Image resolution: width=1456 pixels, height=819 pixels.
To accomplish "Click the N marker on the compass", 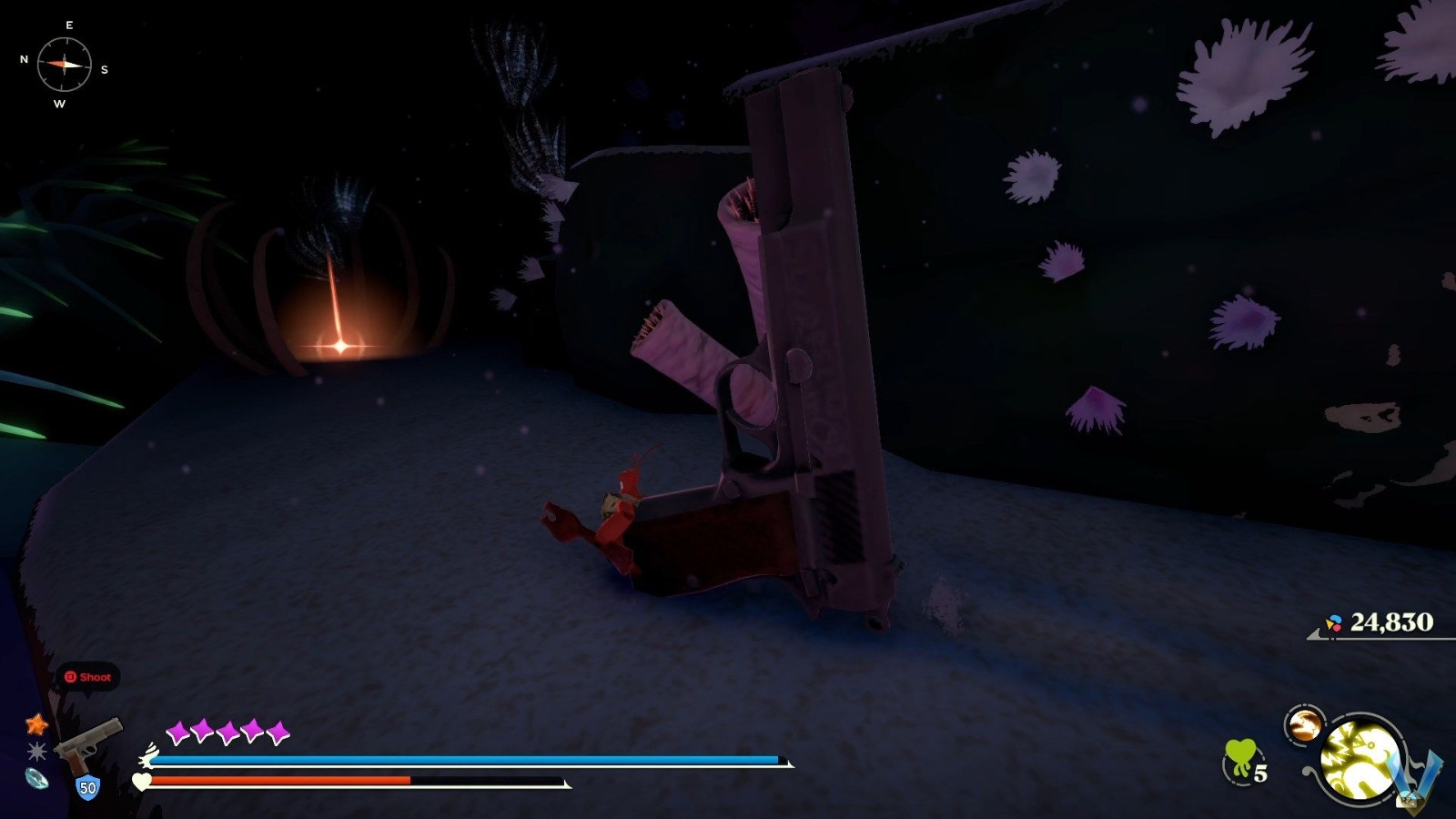I will (x=24, y=57).
